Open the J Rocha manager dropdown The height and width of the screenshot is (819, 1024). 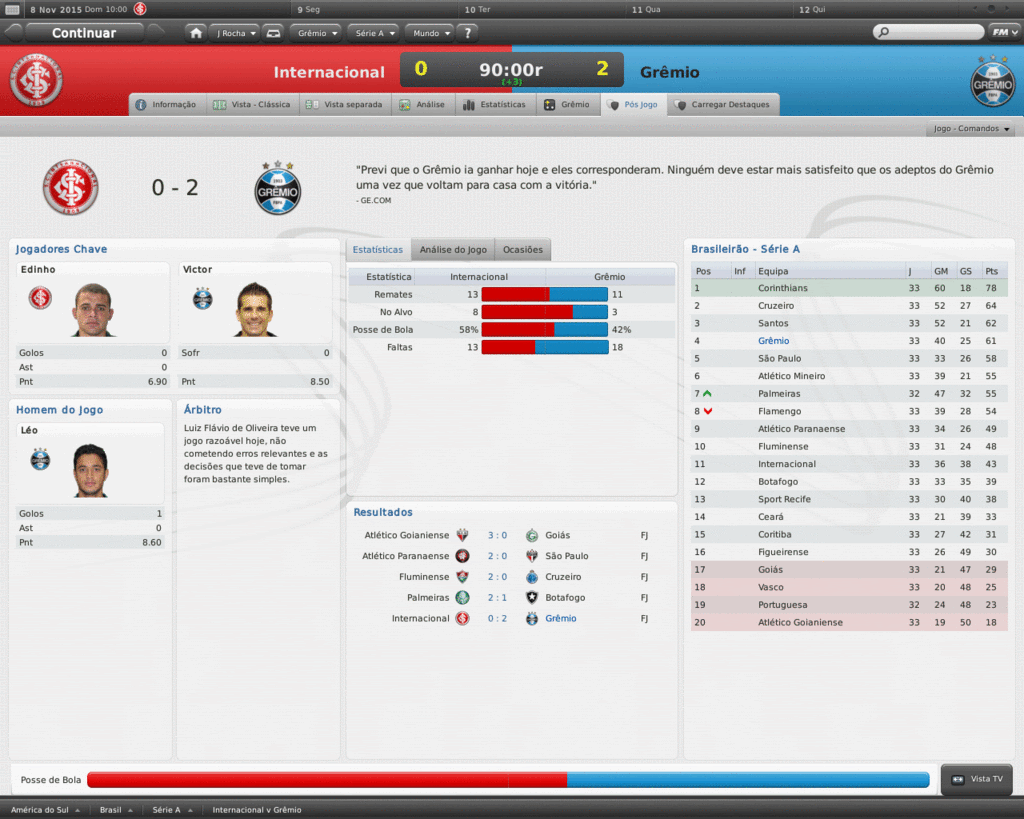(234, 33)
